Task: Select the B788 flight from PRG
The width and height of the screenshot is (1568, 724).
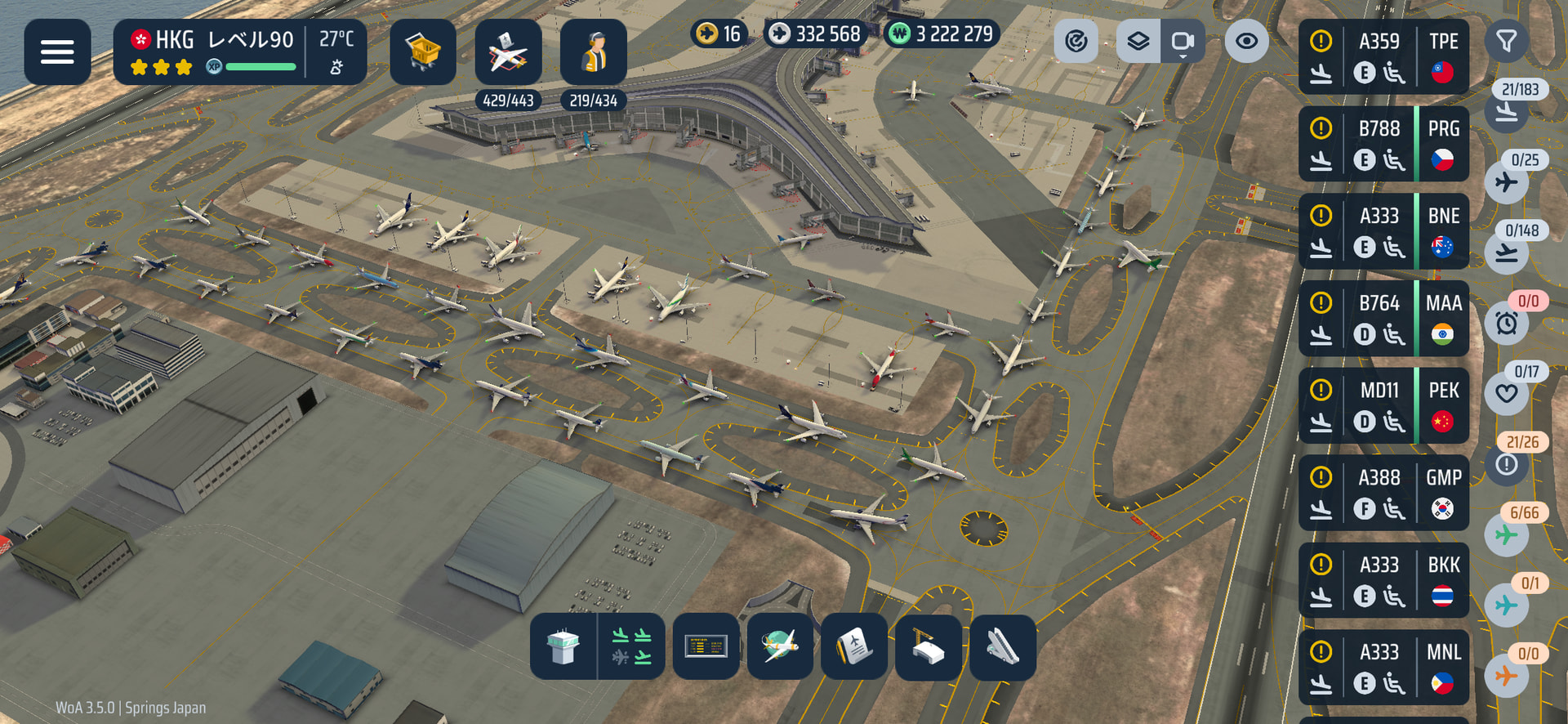Action: click(1383, 145)
